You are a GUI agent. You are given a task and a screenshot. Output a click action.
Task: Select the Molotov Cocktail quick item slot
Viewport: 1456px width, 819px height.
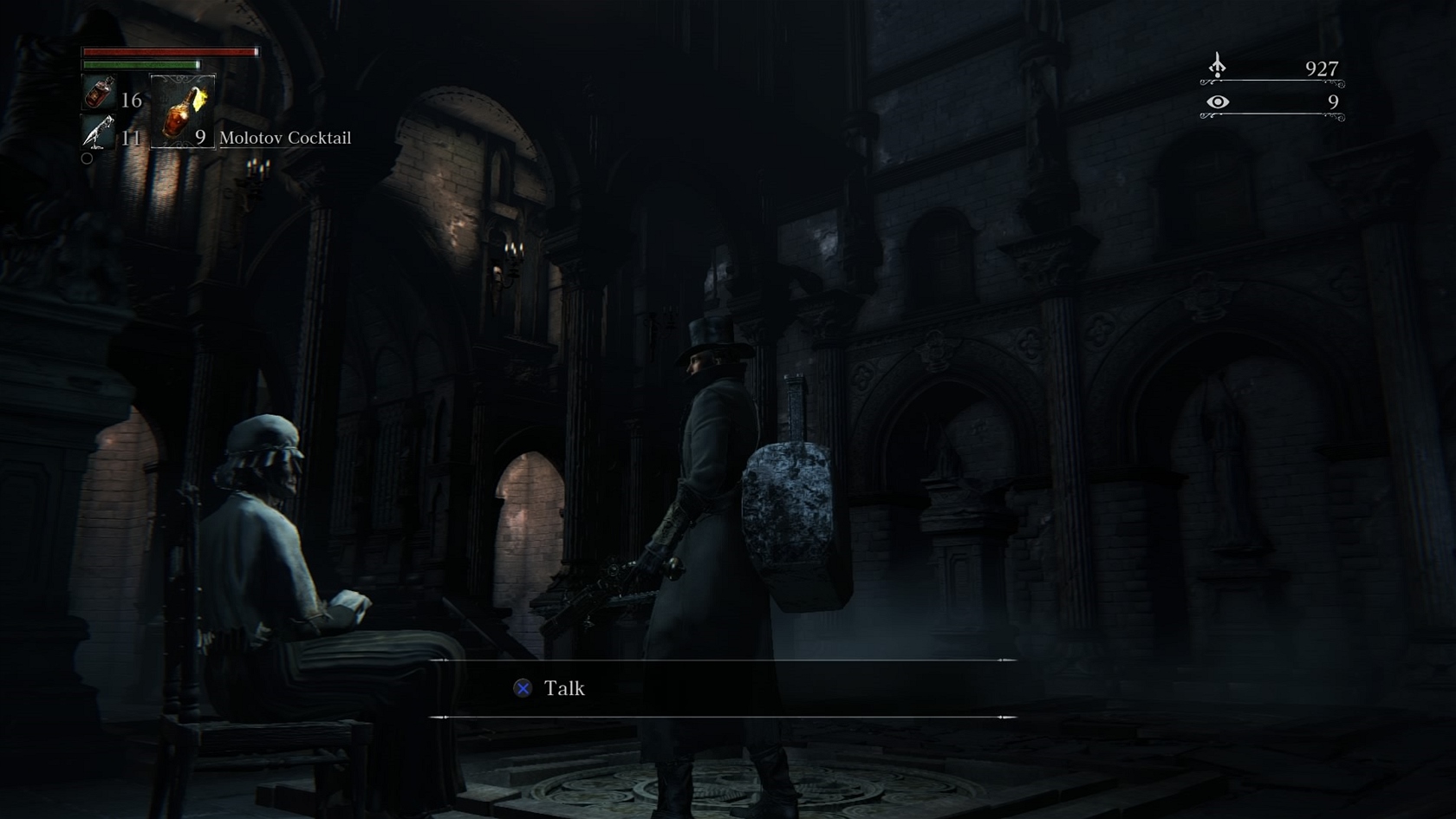click(x=183, y=111)
